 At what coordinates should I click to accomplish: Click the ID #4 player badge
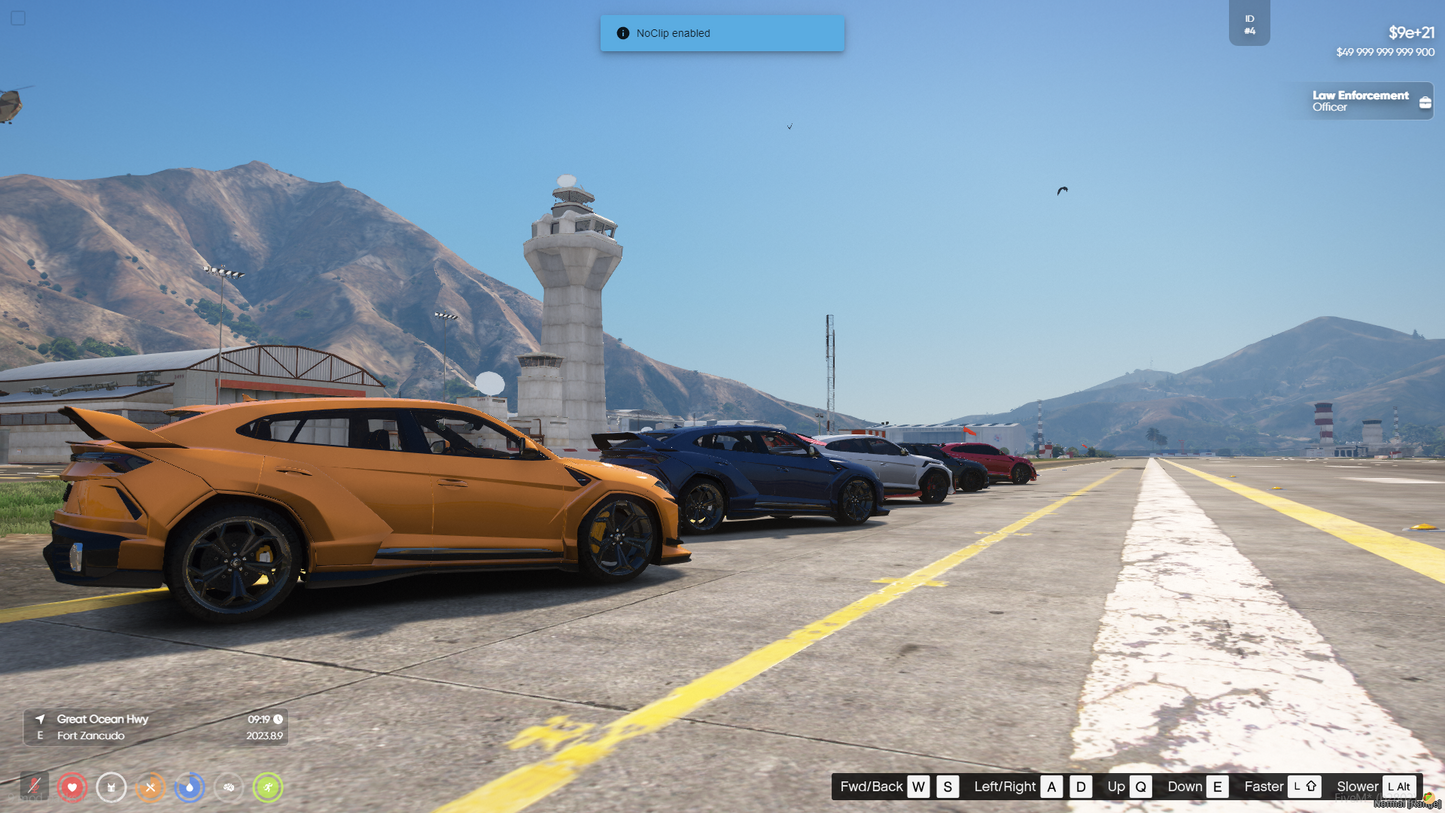[1249, 24]
